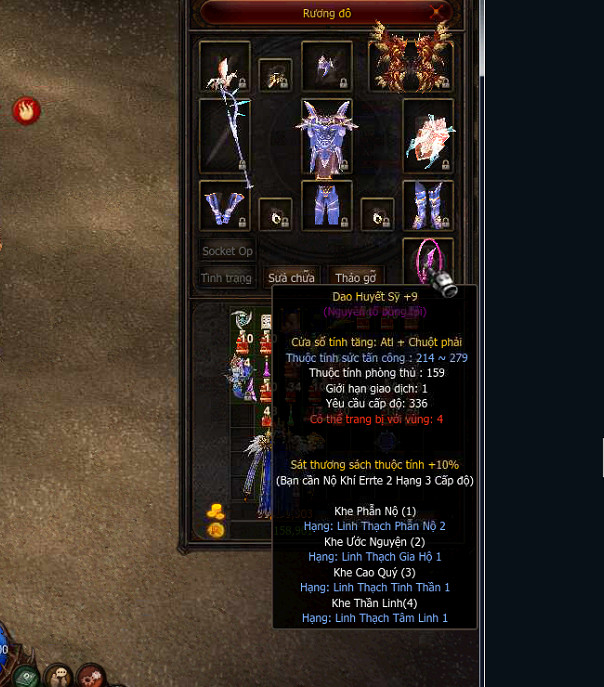Select the equipped gloves slot
The image size is (604, 687).
(225, 206)
